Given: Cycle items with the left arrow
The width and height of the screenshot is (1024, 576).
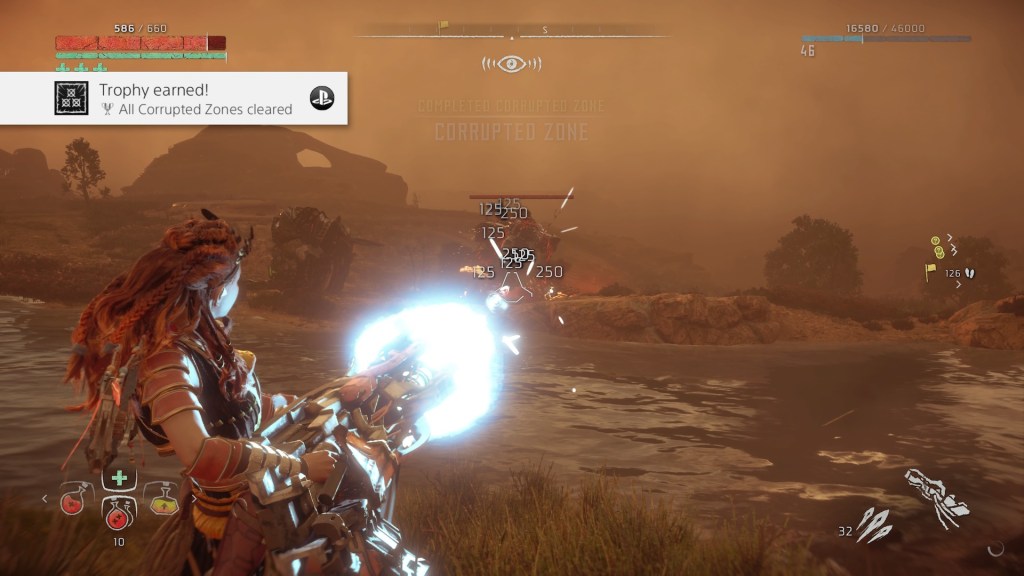Looking at the screenshot, I should click(x=45, y=497).
